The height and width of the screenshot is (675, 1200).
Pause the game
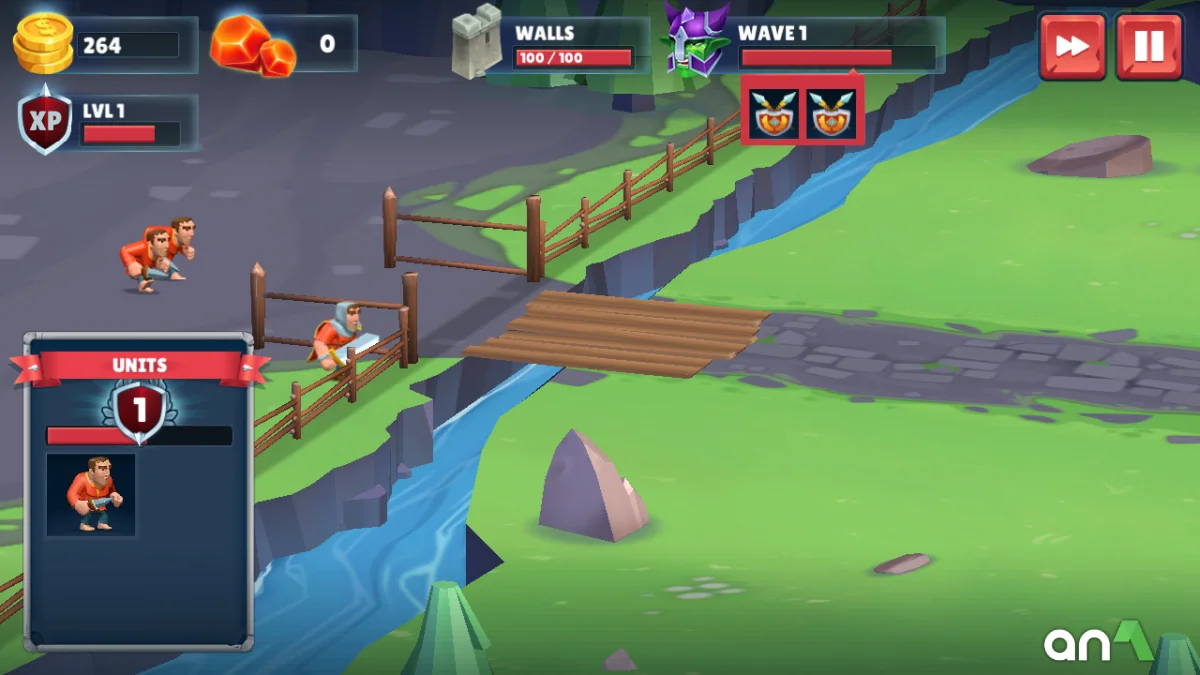pos(1148,46)
